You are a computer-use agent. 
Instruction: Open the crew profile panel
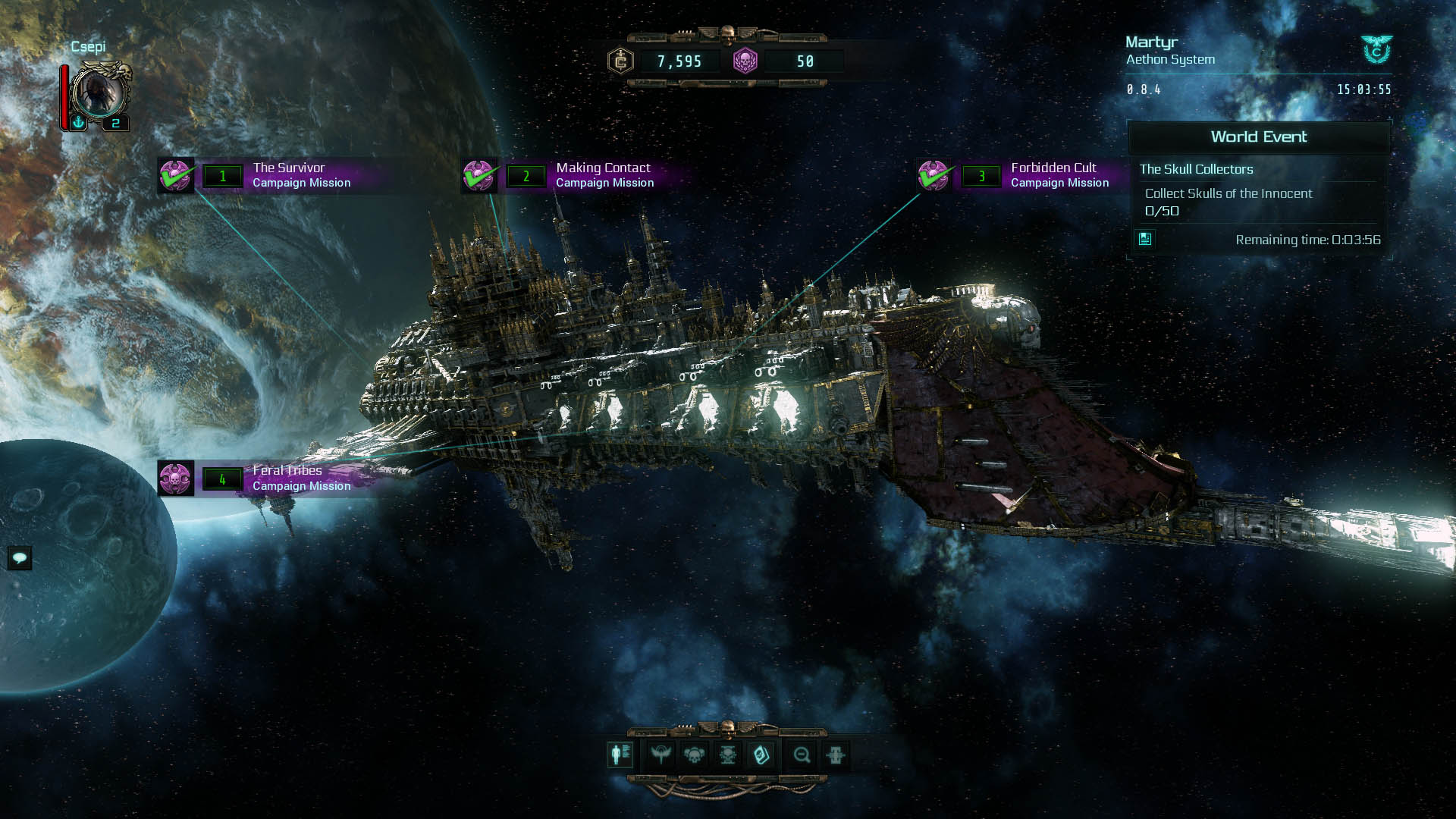coord(620,755)
